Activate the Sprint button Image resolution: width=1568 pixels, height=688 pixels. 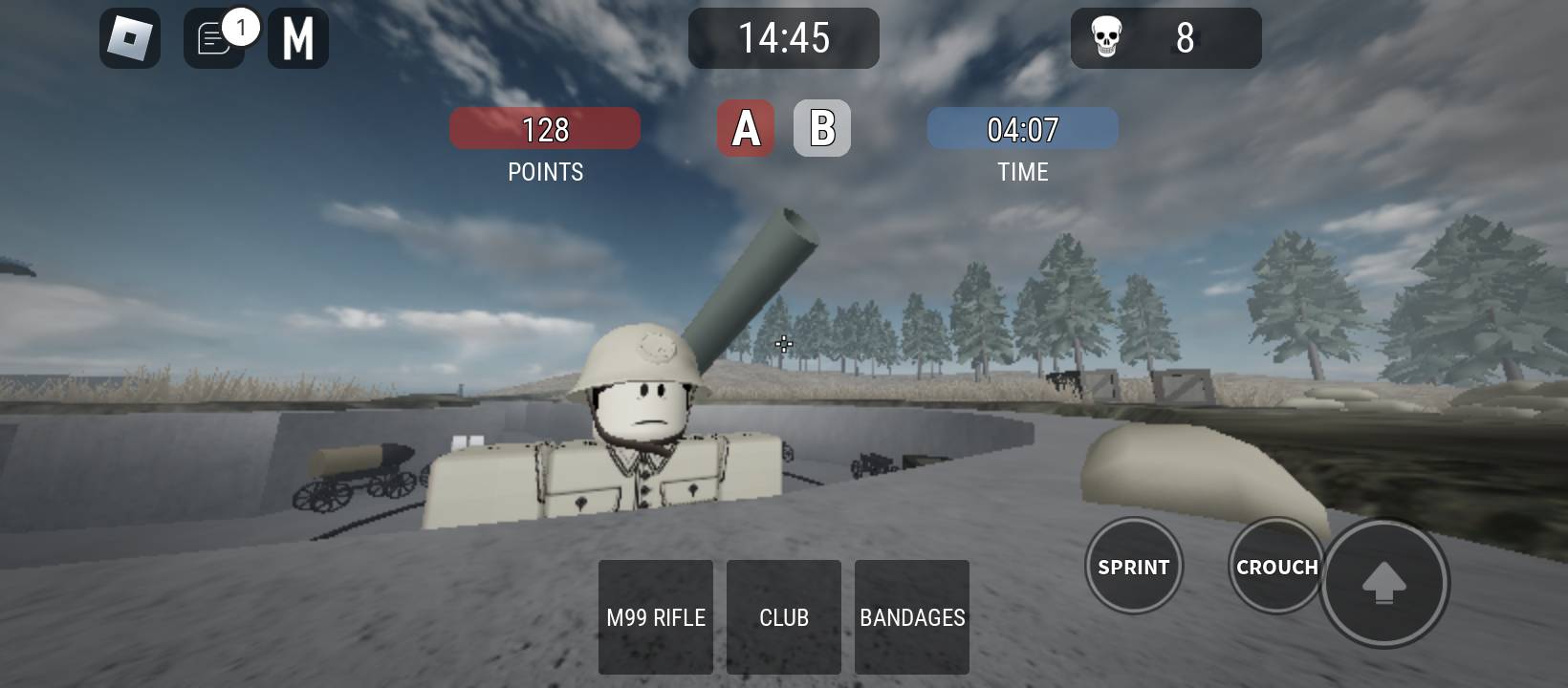(1134, 567)
